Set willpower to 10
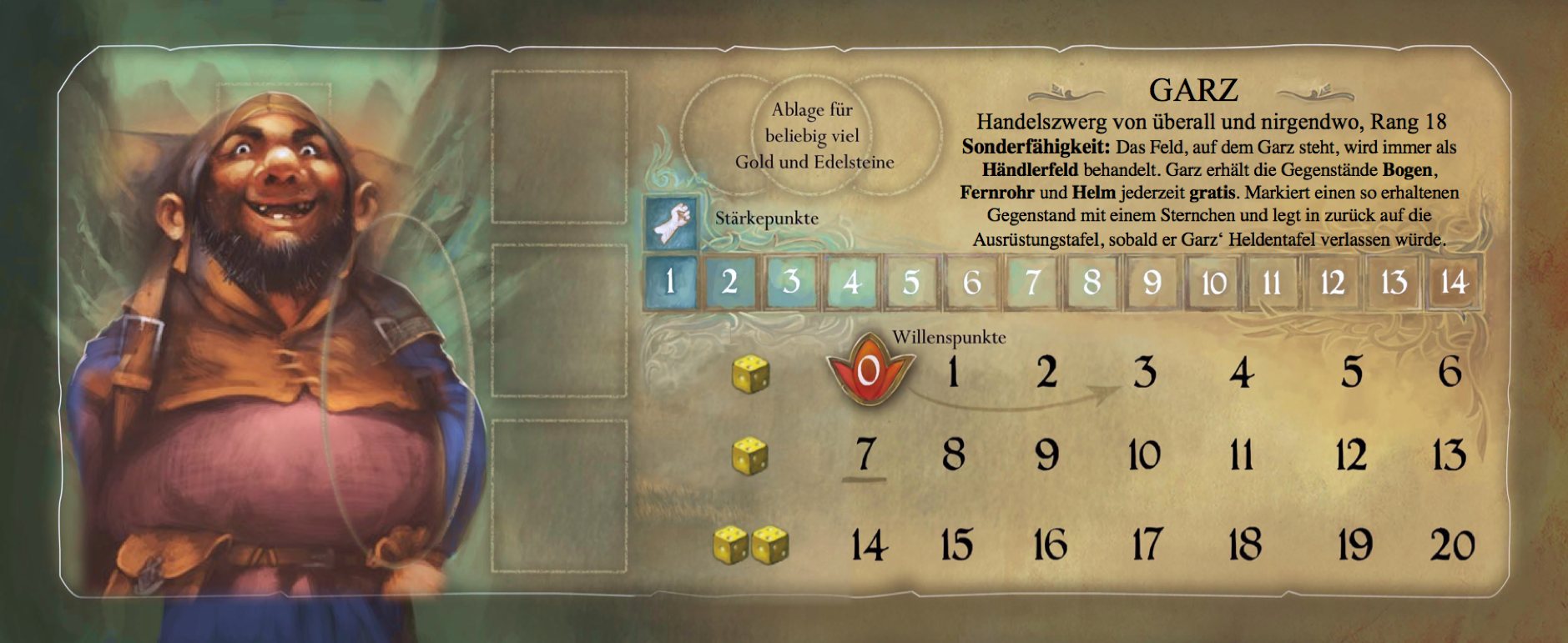Viewport: 1568px width, 643px height. coord(1144,456)
